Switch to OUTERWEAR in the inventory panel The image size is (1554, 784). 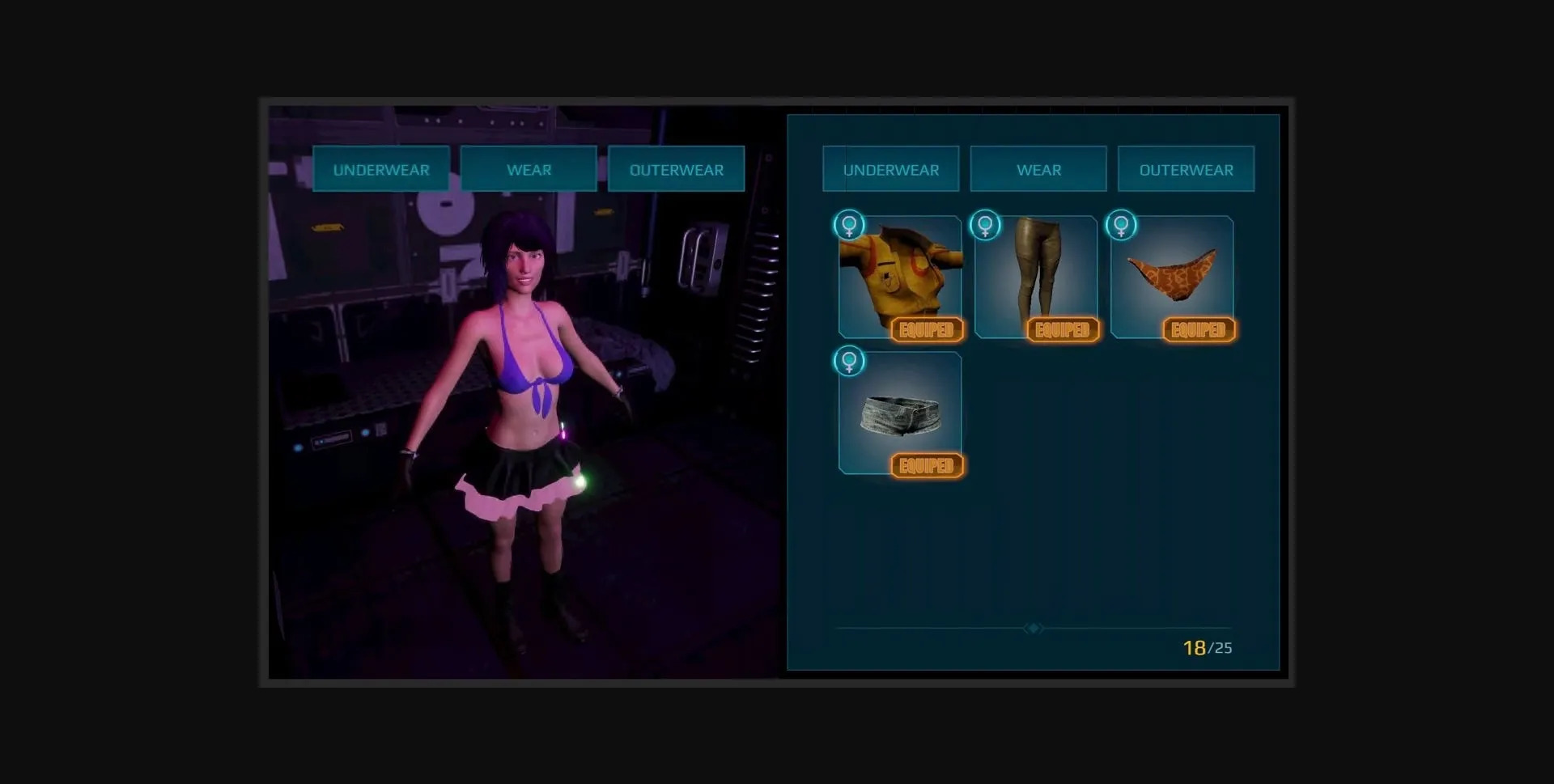click(1187, 169)
